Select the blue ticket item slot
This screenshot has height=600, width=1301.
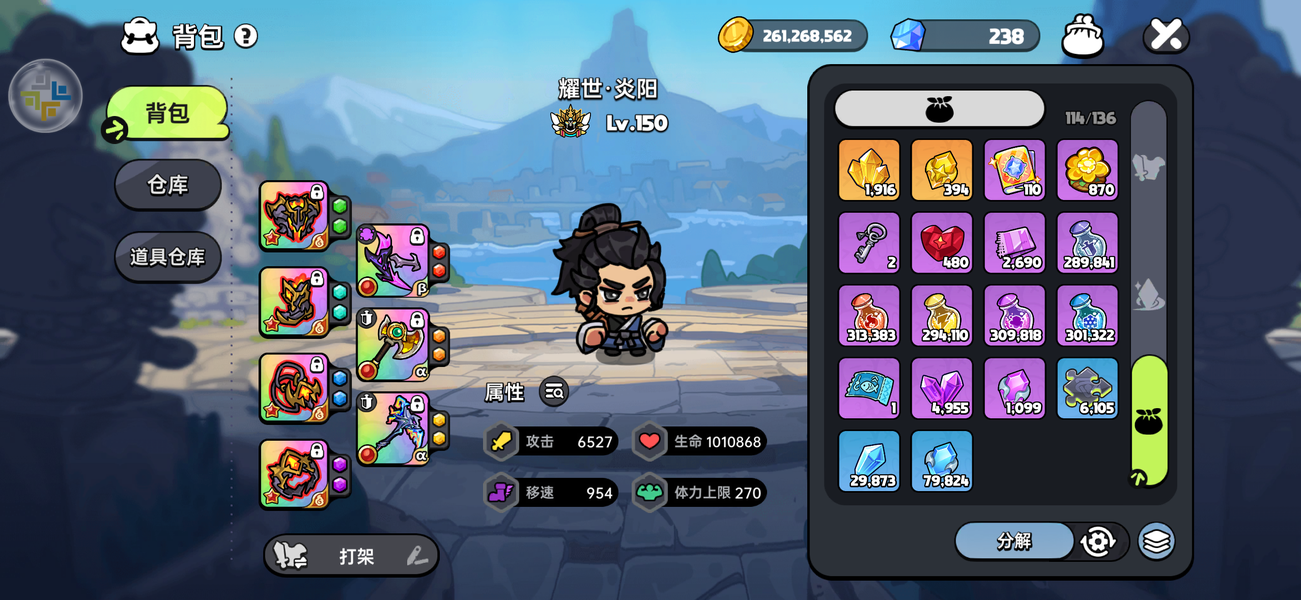coord(869,388)
